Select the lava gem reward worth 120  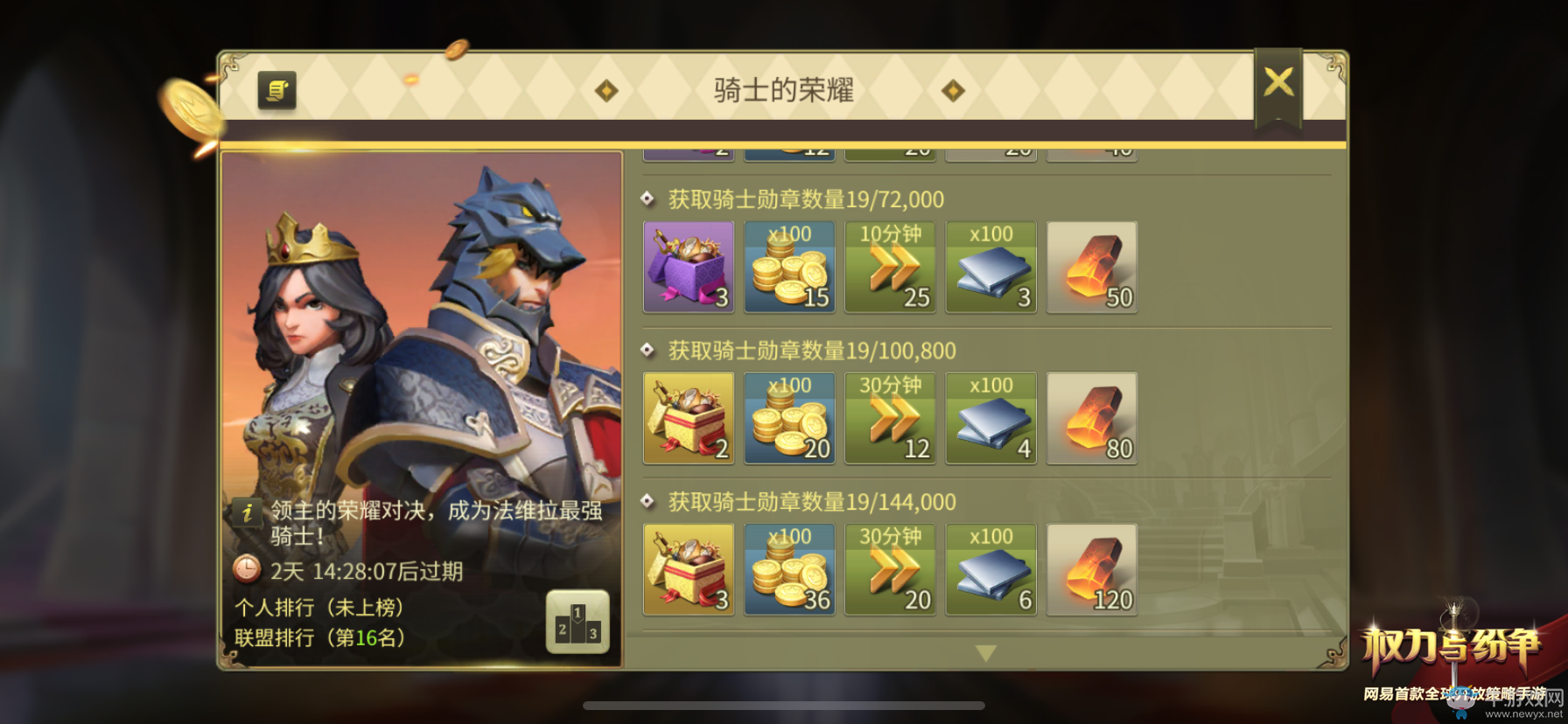(x=1091, y=569)
